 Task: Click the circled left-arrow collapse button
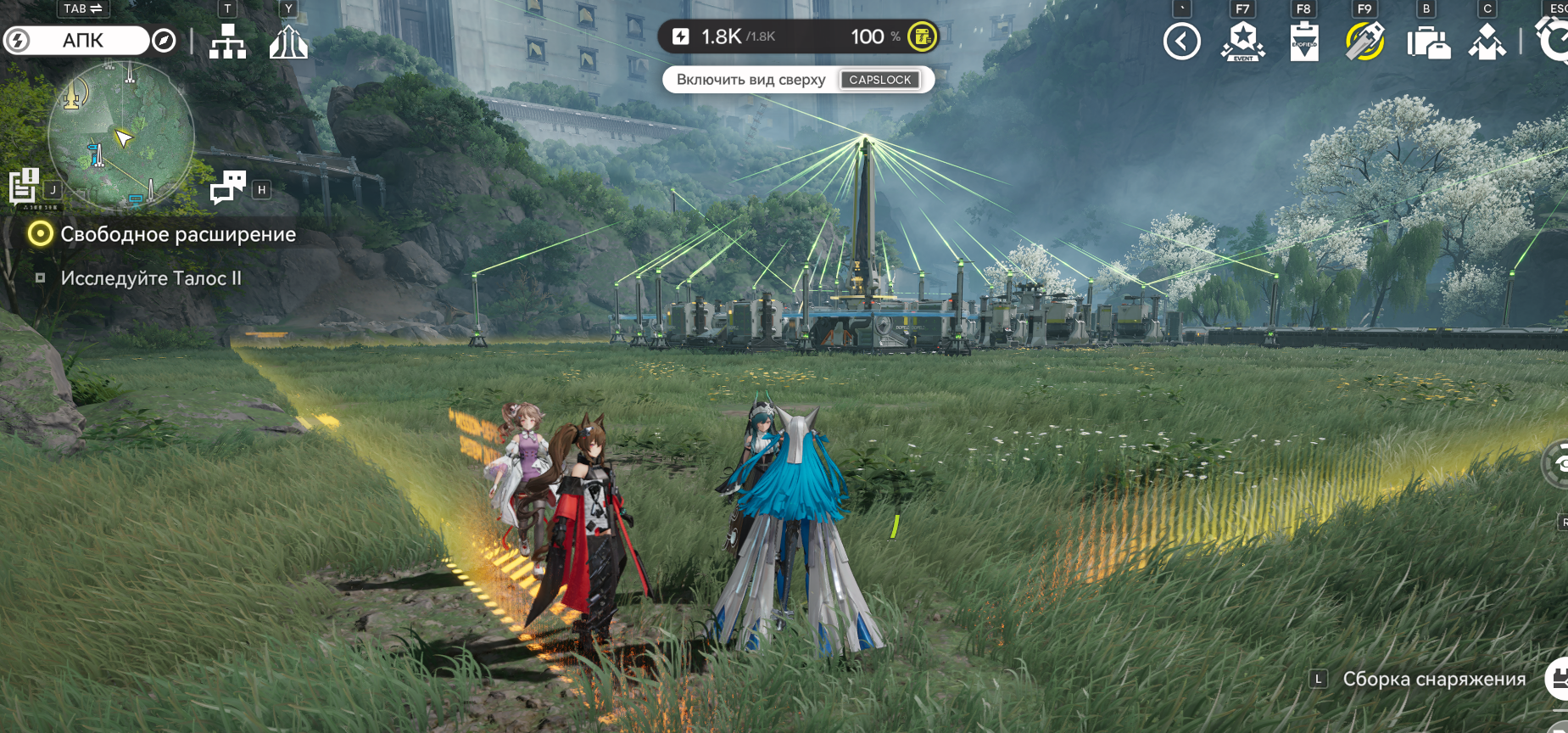click(1181, 42)
